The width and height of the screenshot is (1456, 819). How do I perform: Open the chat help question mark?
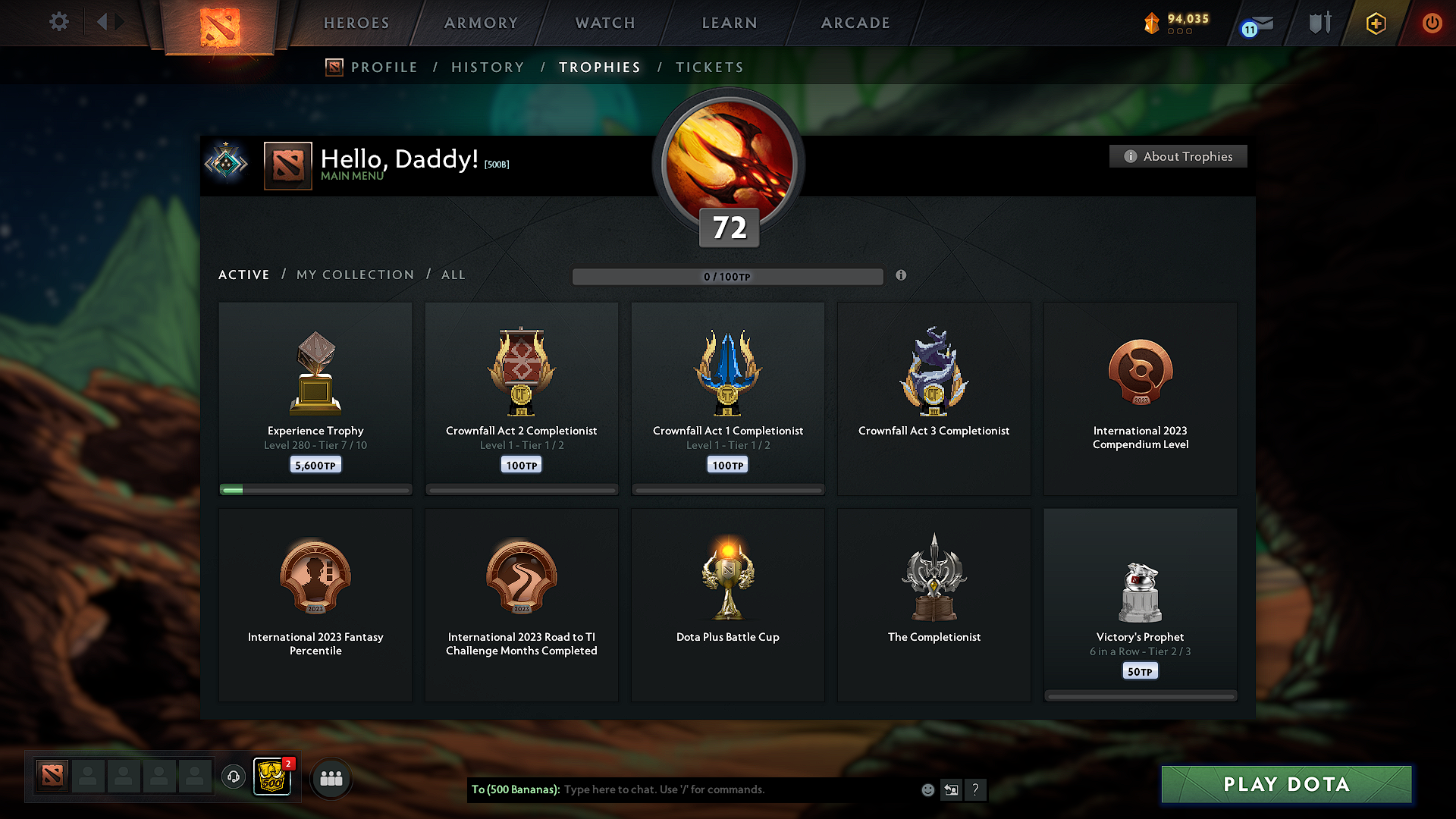pyautogui.click(x=975, y=789)
